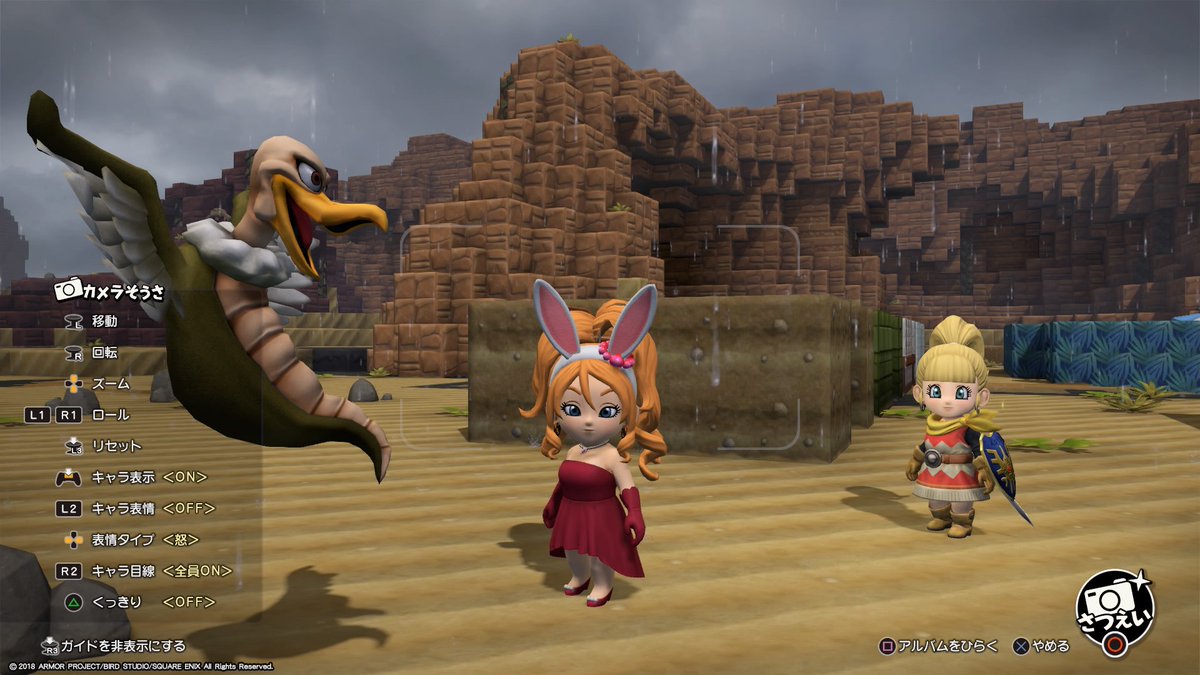Select the リセット camera reset entry
Image resolution: width=1200 pixels, height=675 pixels.
[115, 446]
